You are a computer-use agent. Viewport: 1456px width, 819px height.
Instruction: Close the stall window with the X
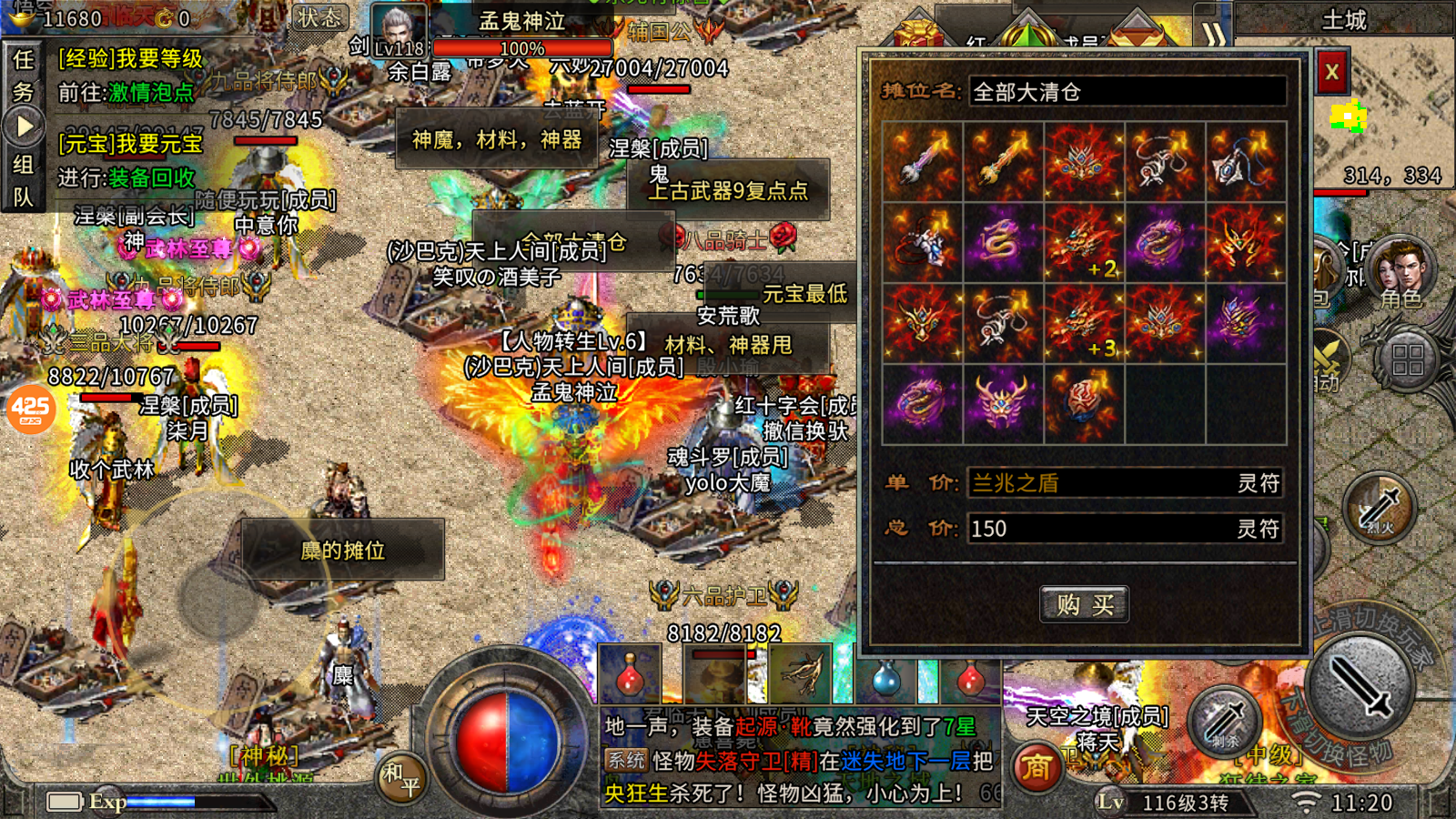(1331, 72)
